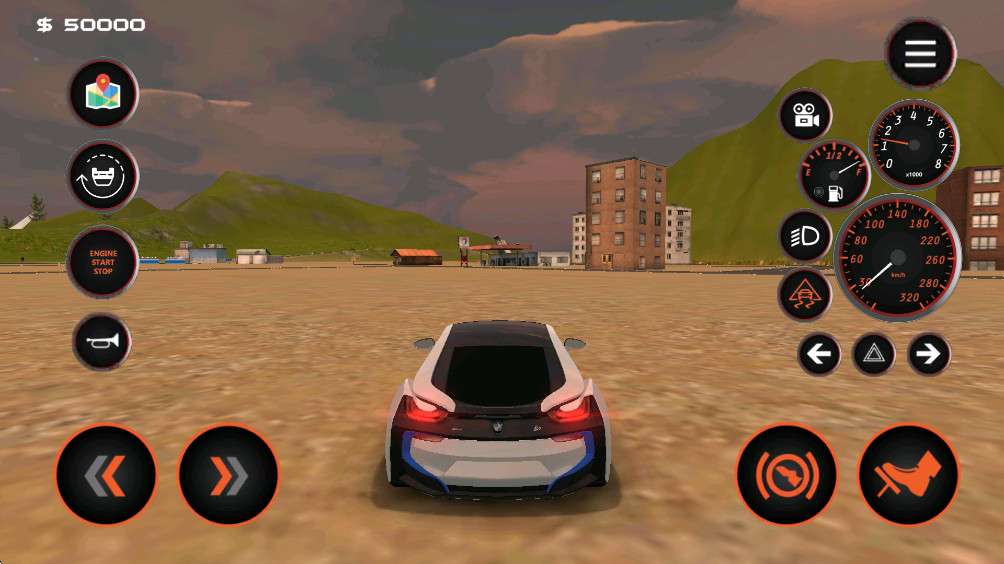Image resolution: width=1004 pixels, height=564 pixels.
Task: Apply the handbrake button
Action: click(786, 475)
